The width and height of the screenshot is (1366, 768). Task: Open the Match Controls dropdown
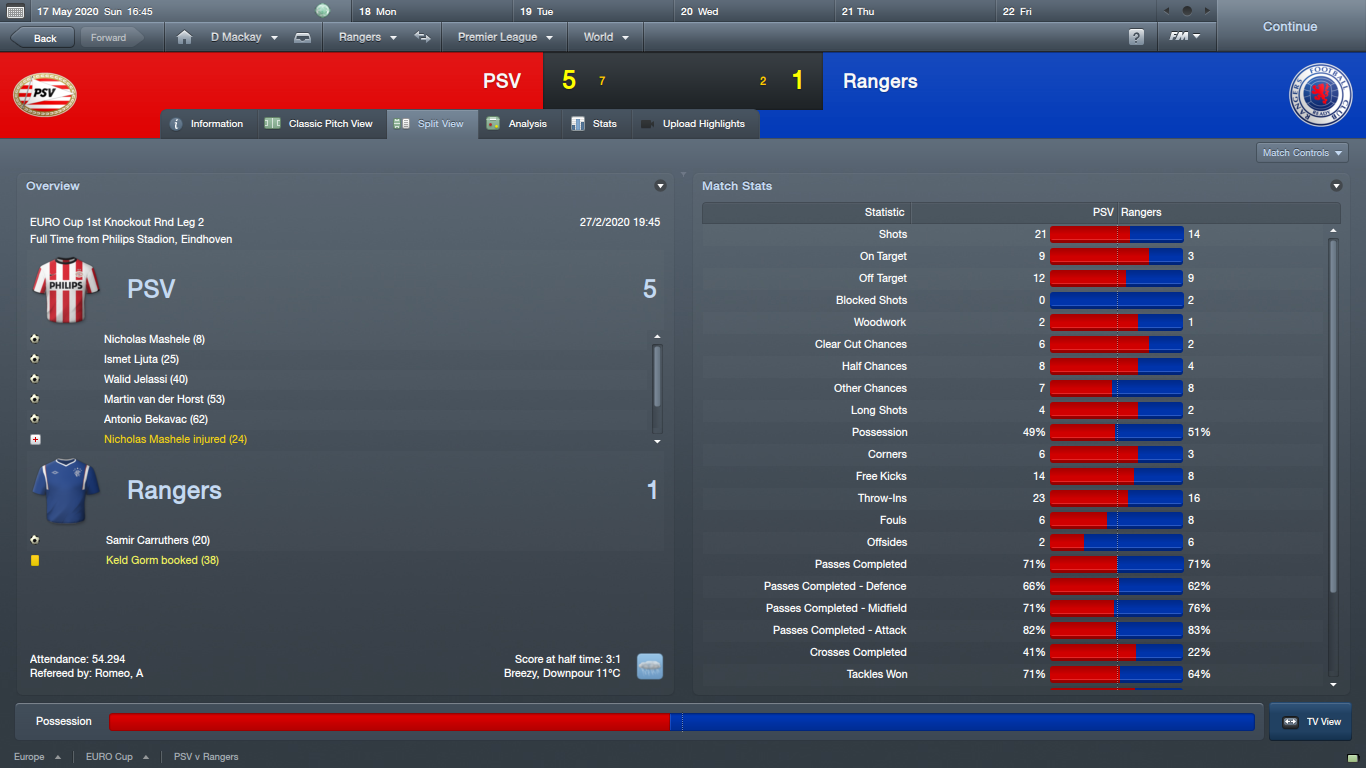coord(1302,153)
